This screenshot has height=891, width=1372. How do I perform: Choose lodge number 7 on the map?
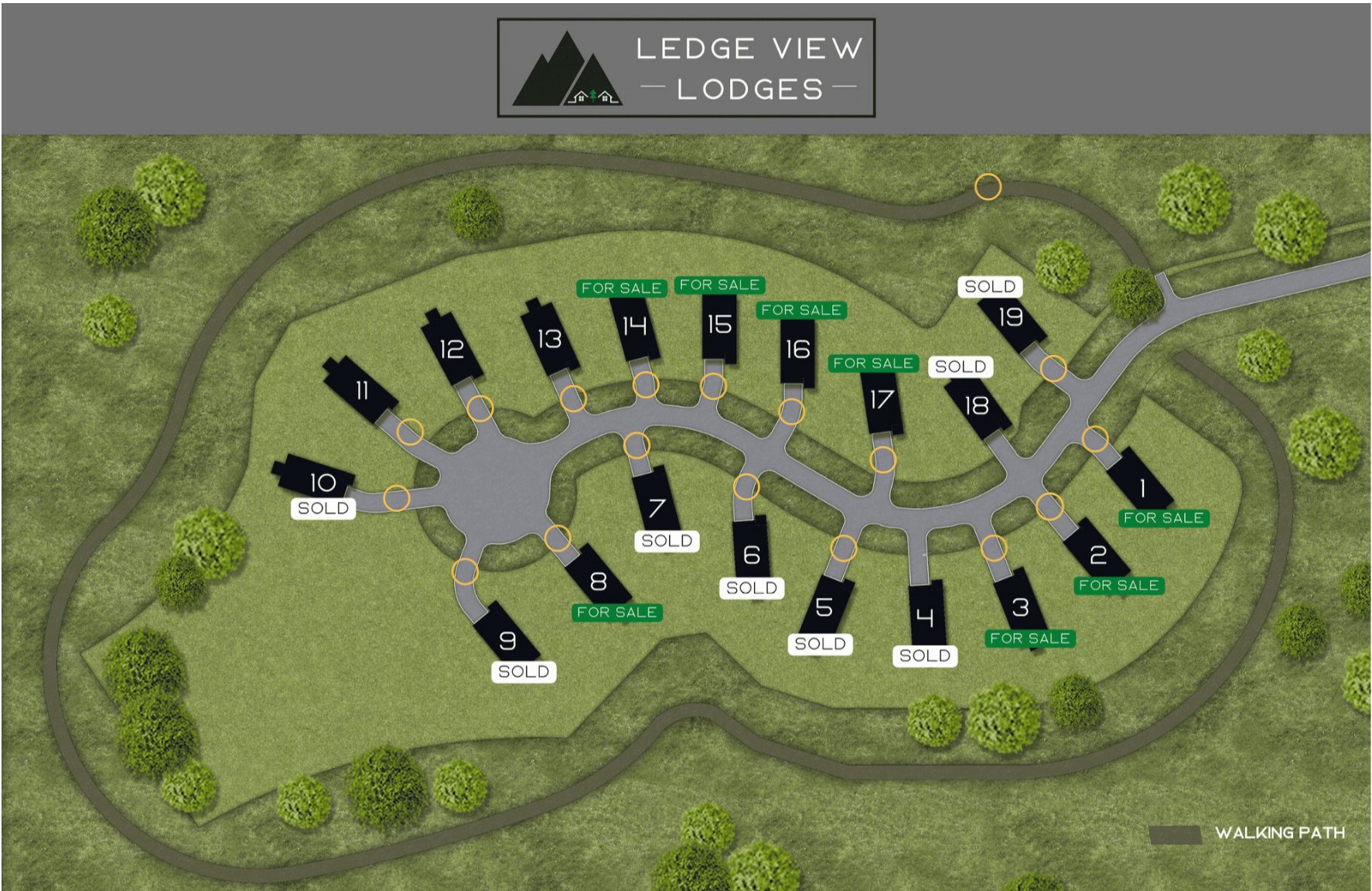point(657,507)
